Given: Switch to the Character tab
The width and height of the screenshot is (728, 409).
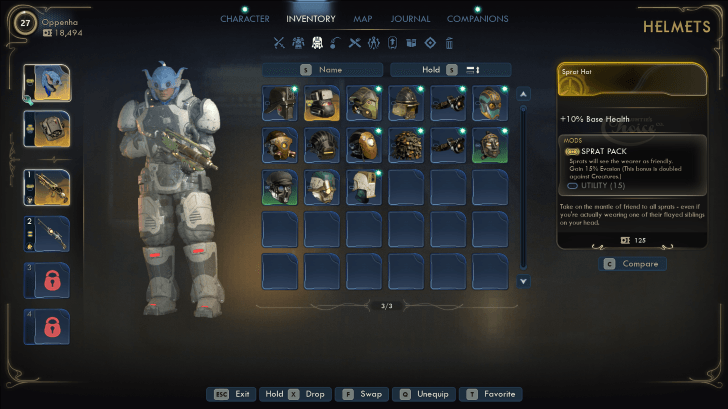Looking at the screenshot, I should click(x=245, y=19).
